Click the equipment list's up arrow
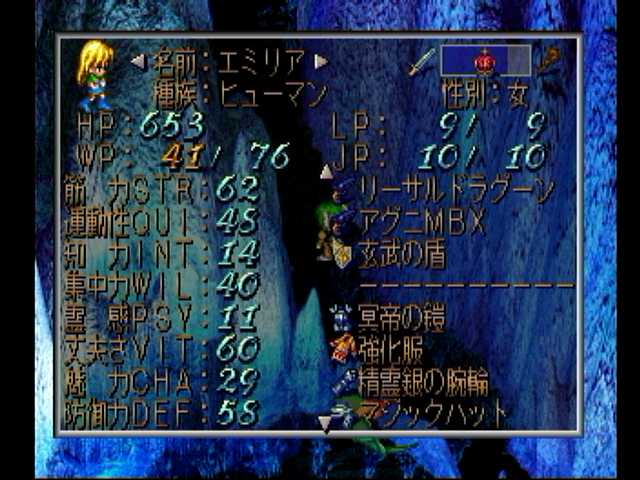 click(326, 171)
